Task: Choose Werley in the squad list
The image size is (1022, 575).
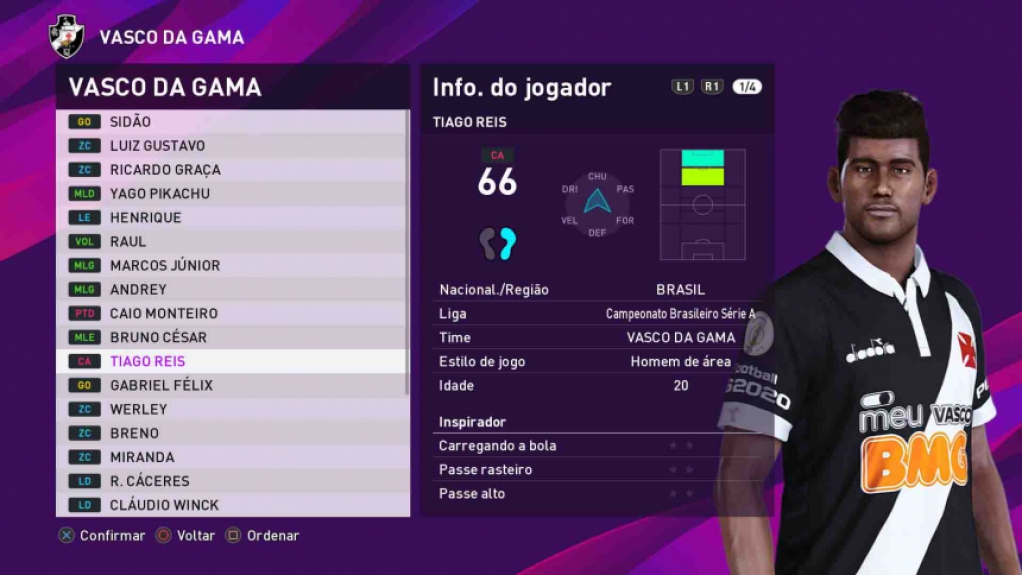Action: pyautogui.click(x=232, y=410)
